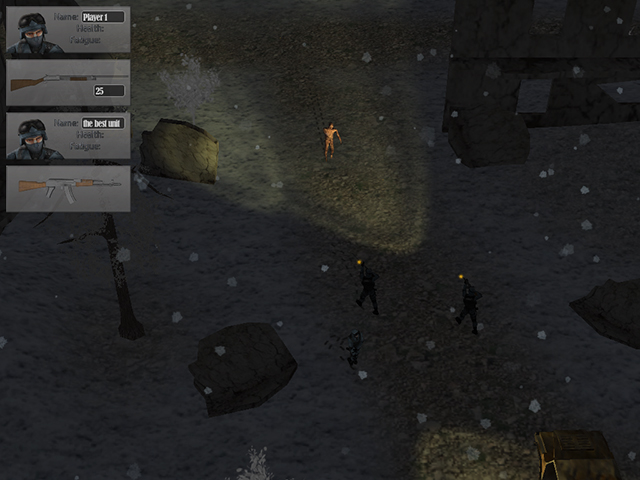Click the Player 1 name field
Image resolution: width=640 pixels, height=480 pixels.
pos(103,17)
